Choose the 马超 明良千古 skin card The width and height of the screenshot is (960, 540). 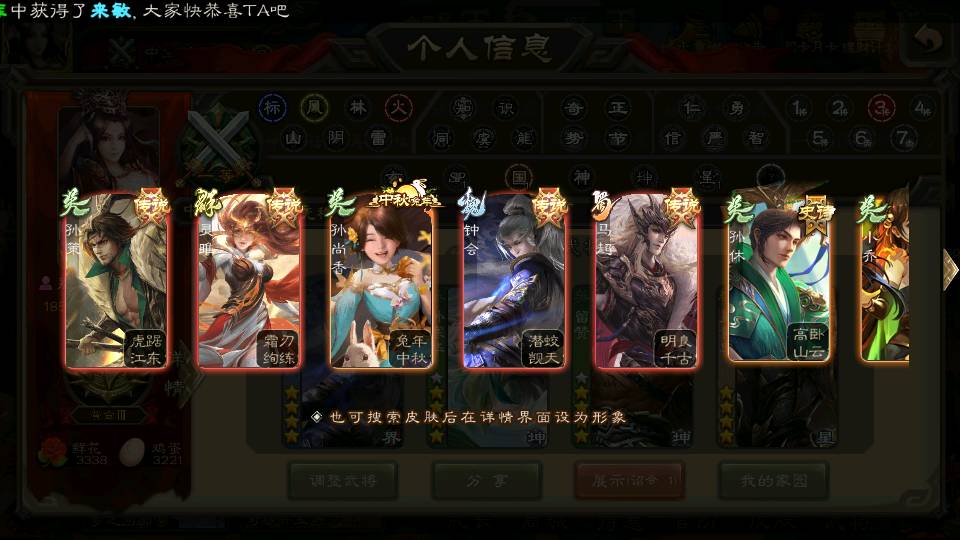(647, 280)
